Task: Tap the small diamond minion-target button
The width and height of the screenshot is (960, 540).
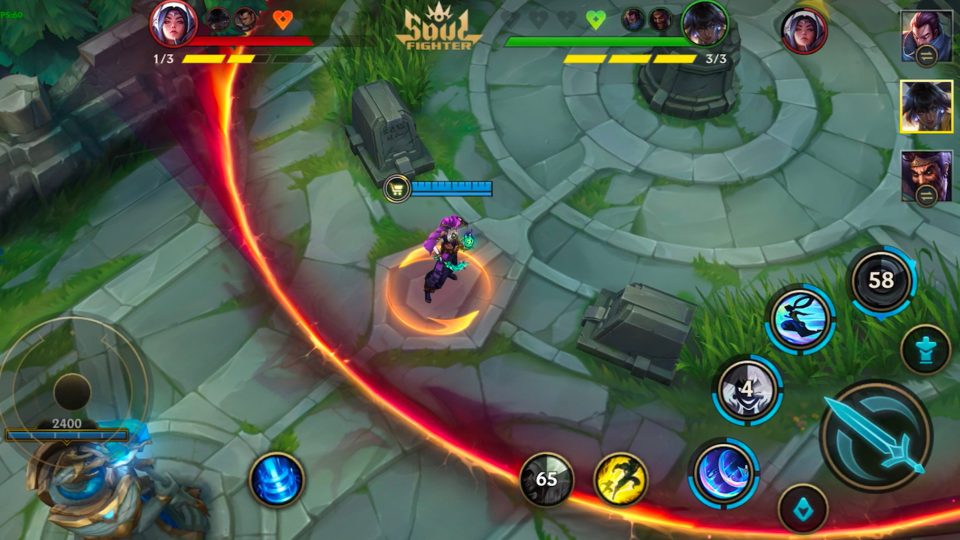Action: (802, 508)
